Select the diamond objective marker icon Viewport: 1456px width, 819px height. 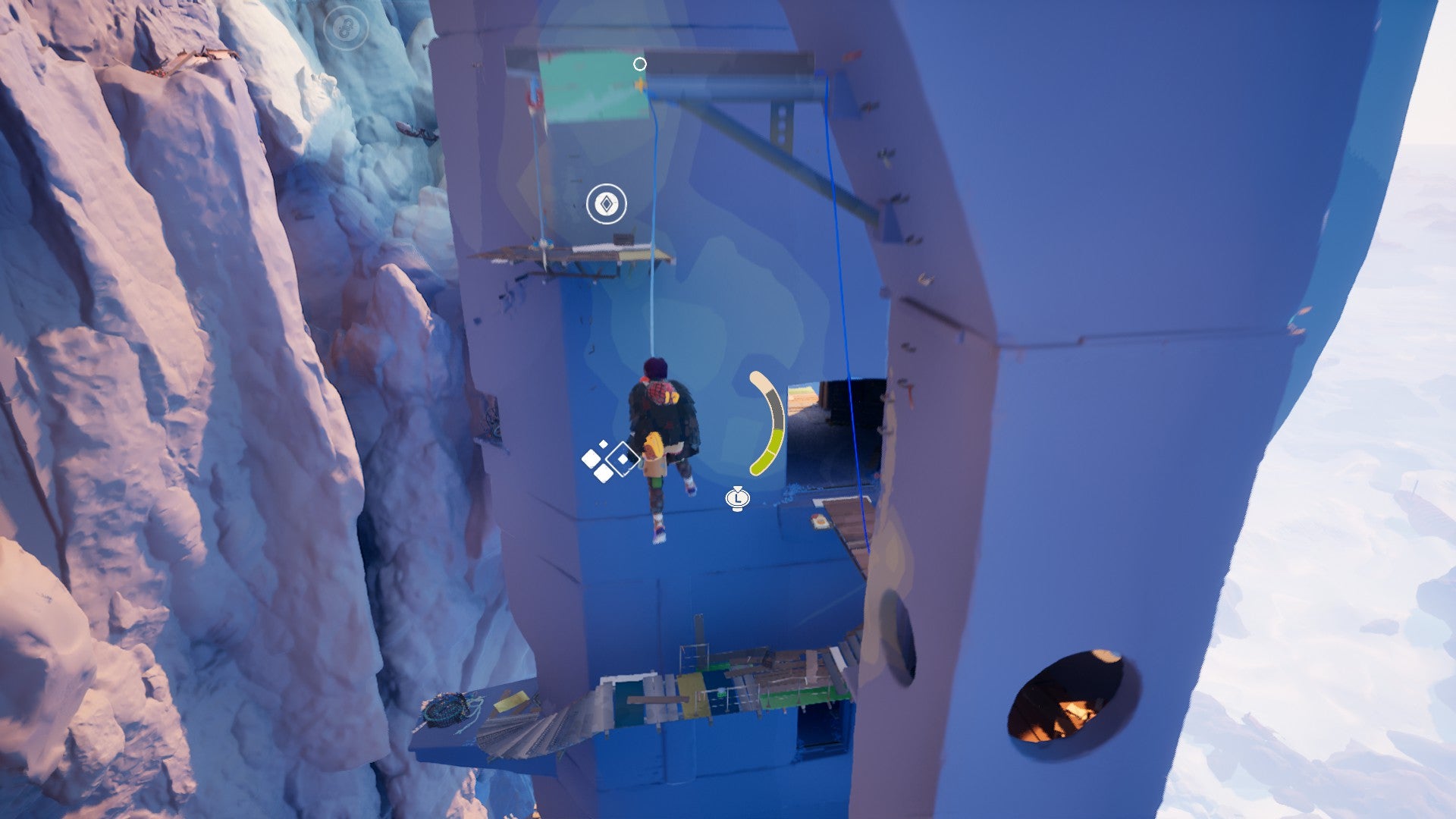[608, 203]
